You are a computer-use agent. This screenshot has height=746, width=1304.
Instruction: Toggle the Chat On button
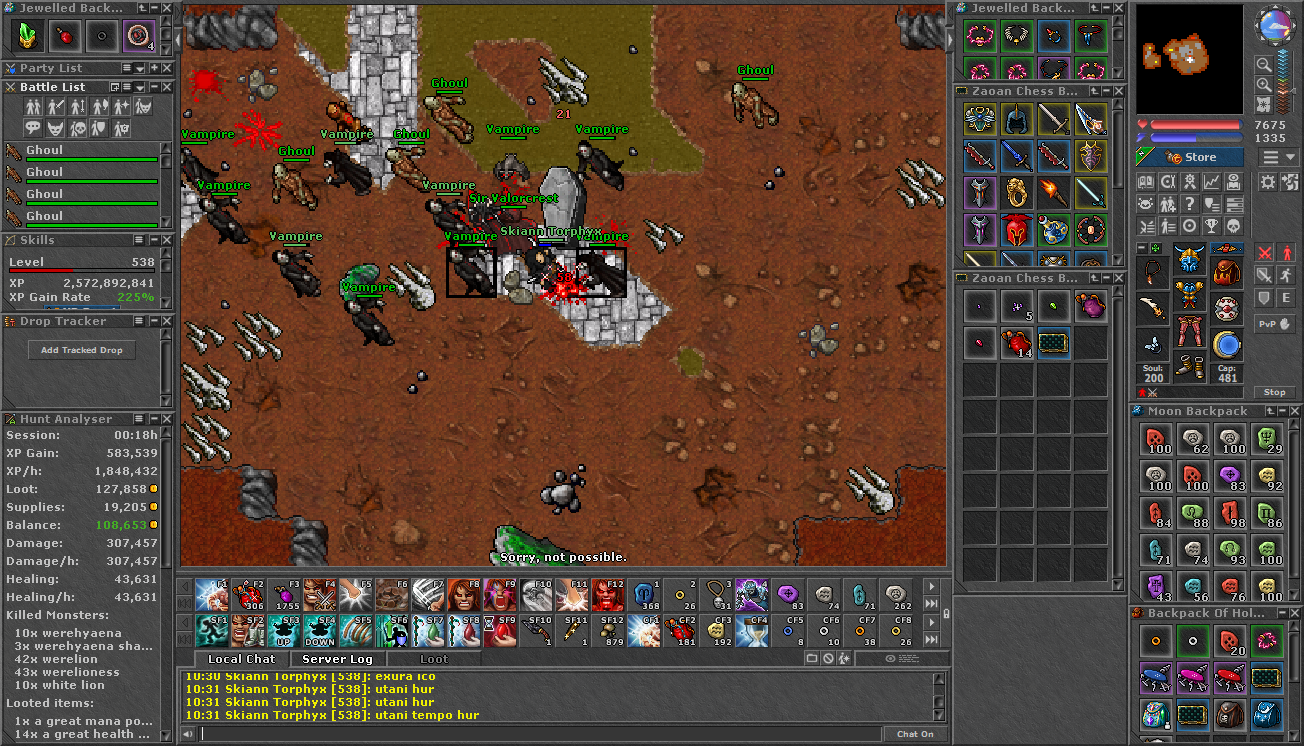(x=914, y=734)
